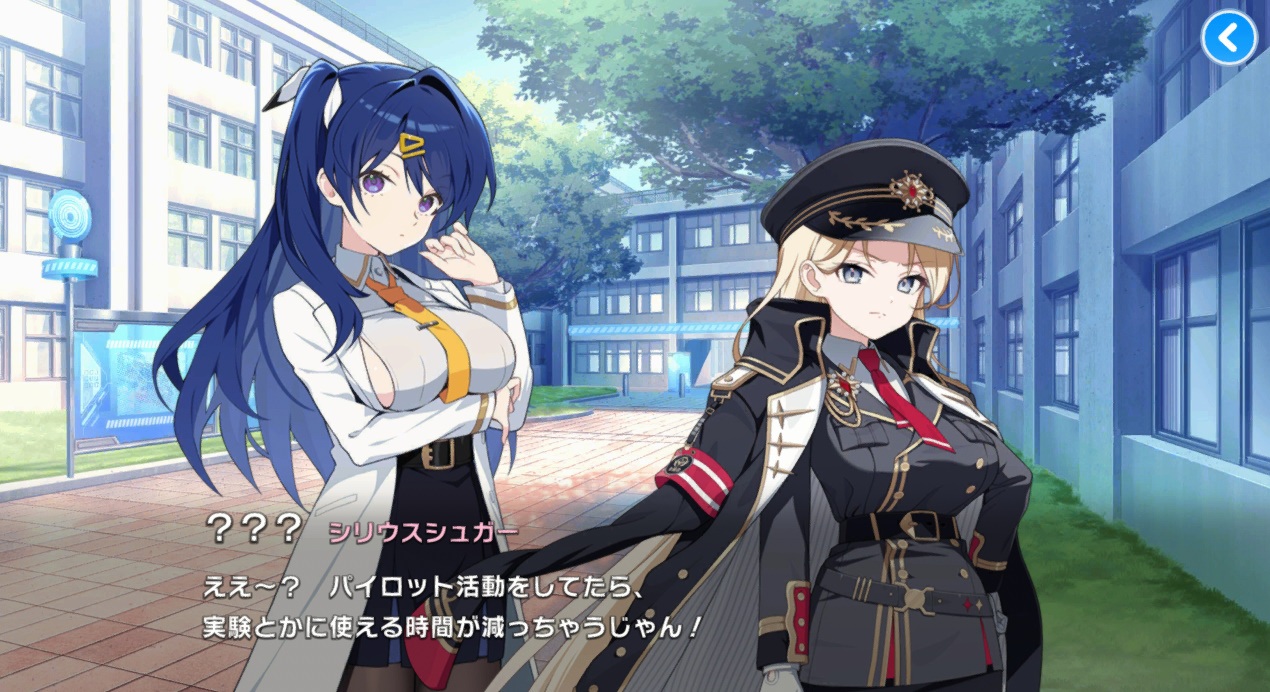Click the blue back arrow button
The height and width of the screenshot is (692, 1270).
[1229, 39]
